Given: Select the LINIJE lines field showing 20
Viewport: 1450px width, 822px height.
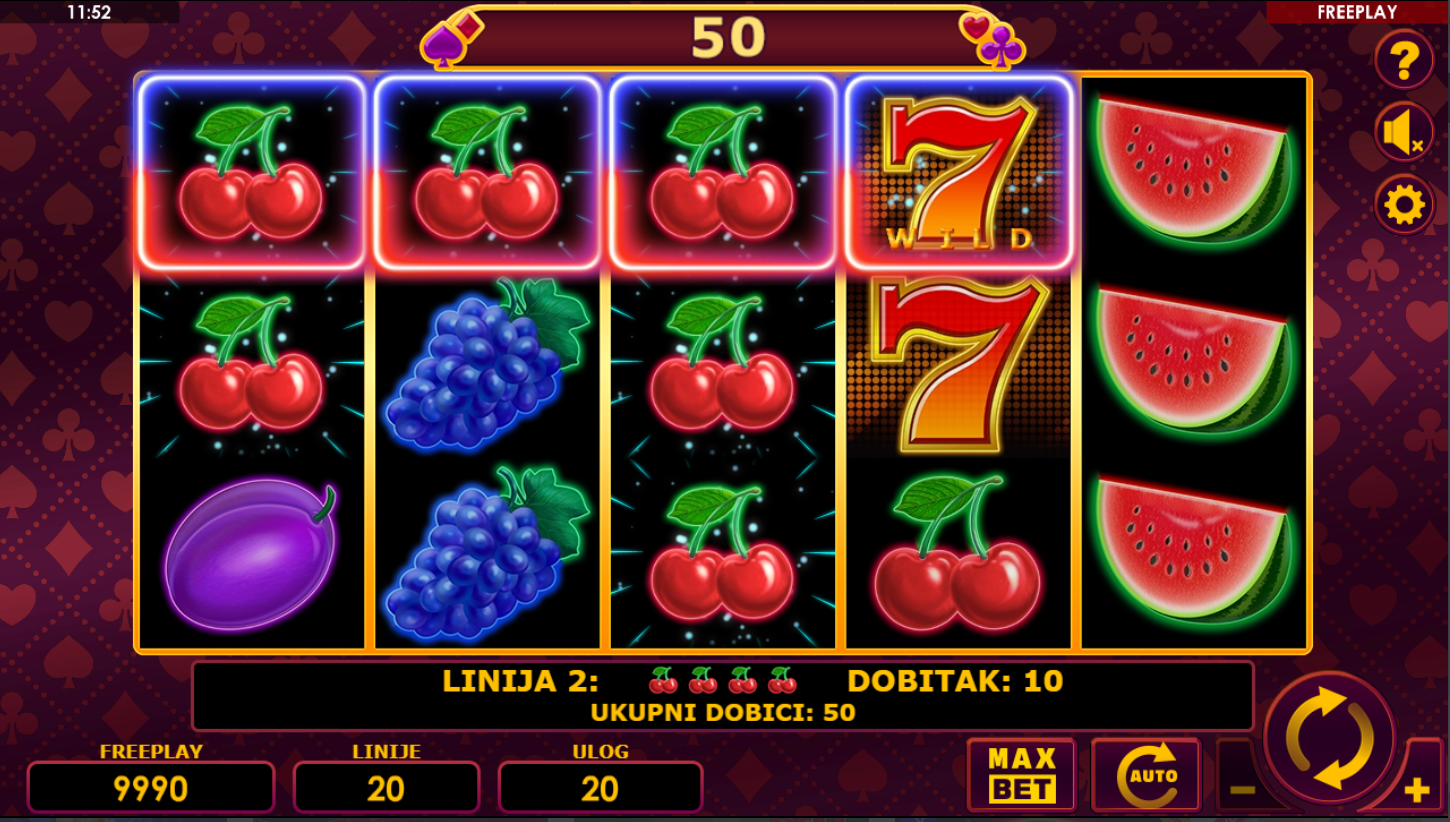Looking at the screenshot, I should (x=386, y=788).
